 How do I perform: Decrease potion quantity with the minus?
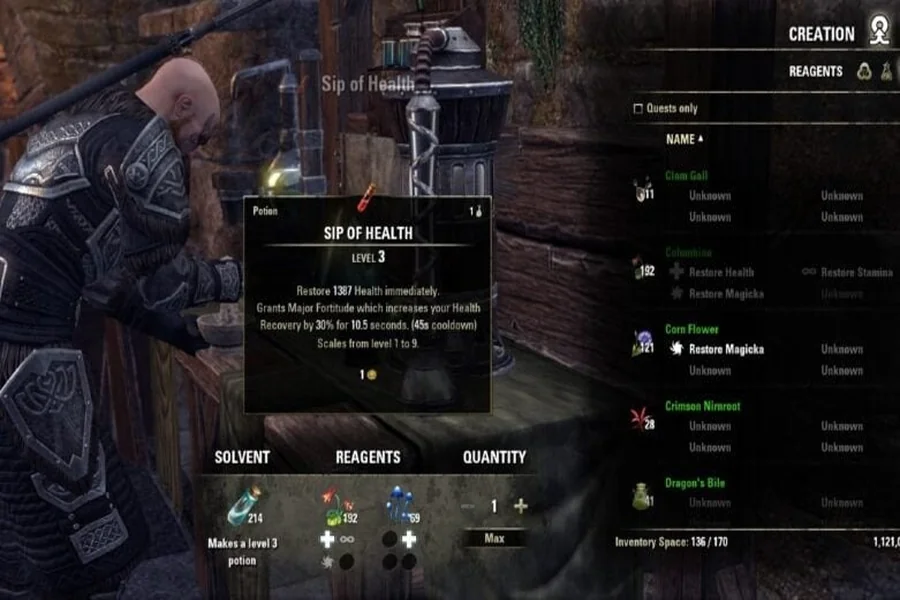pyautogui.click(x=468, y=506)
